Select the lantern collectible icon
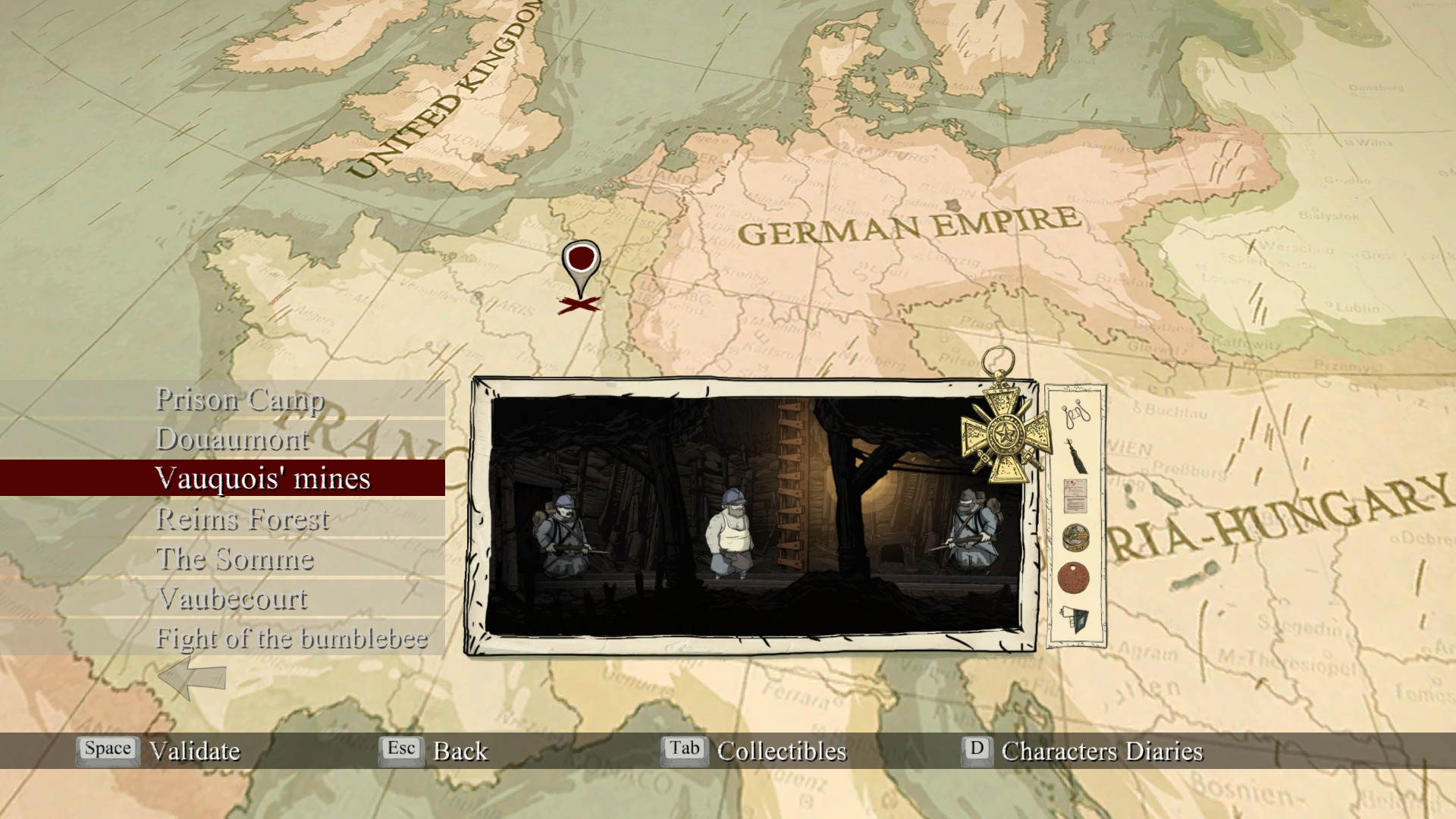The image size is (1456, 819). point(1075,620)
